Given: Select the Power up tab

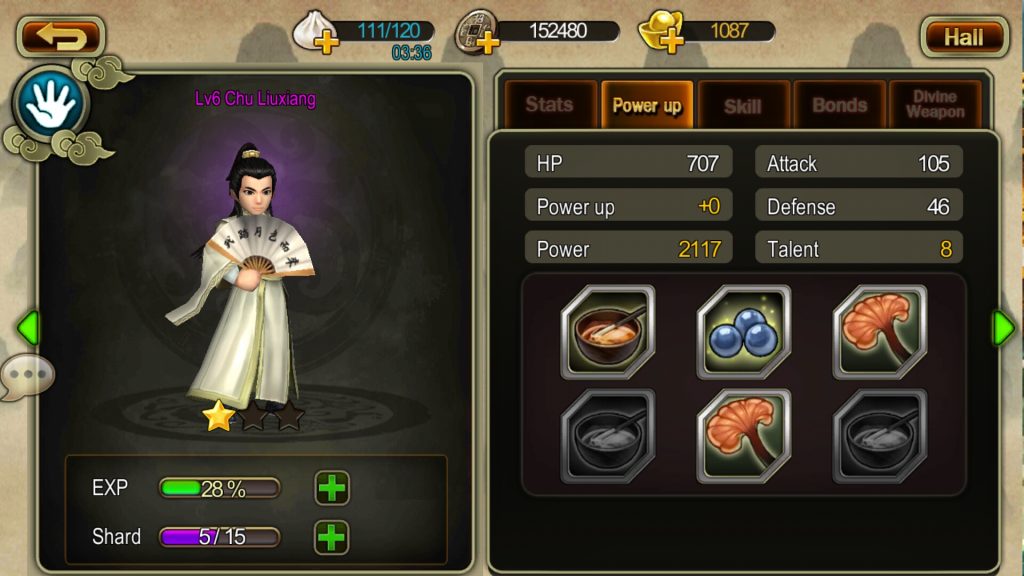Looking at the screenshot, I should [646, 105].
